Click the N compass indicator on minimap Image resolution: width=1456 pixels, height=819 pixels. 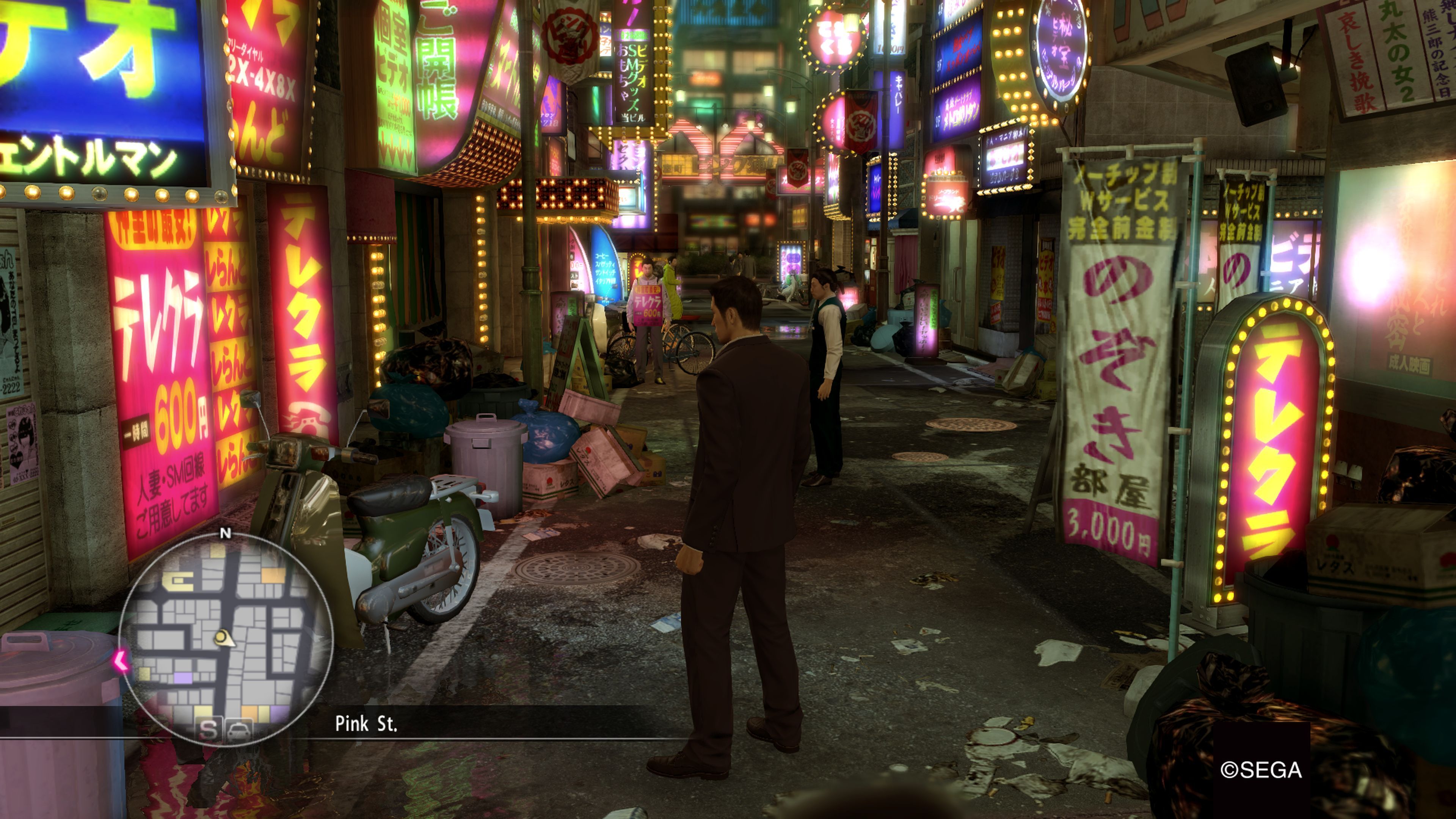point(226,533)
